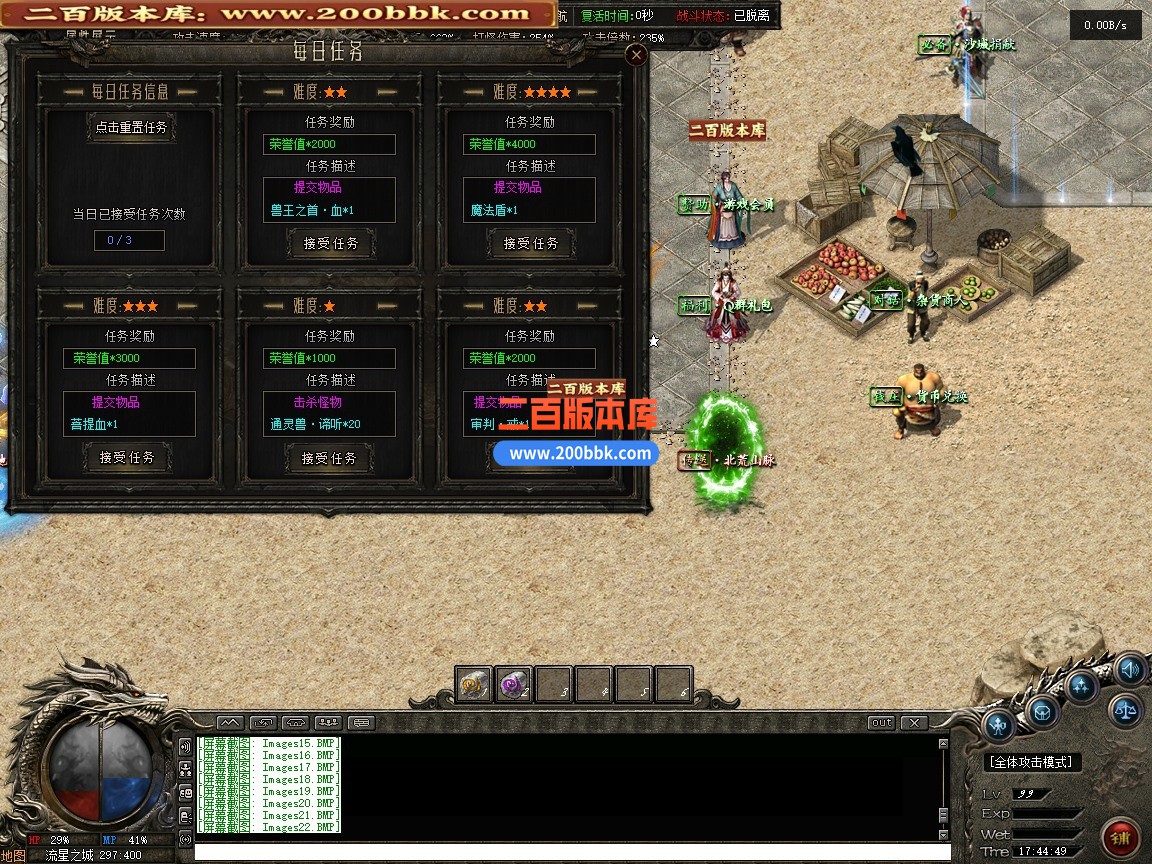
Task: Toggle the sound speaker icon
Action: click(x=1129, y=669)
